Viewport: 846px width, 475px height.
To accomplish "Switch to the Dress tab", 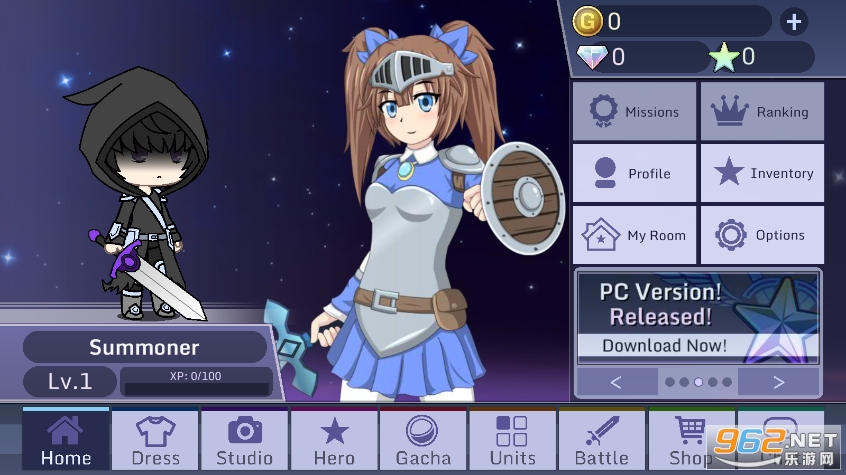I will 155,441.
